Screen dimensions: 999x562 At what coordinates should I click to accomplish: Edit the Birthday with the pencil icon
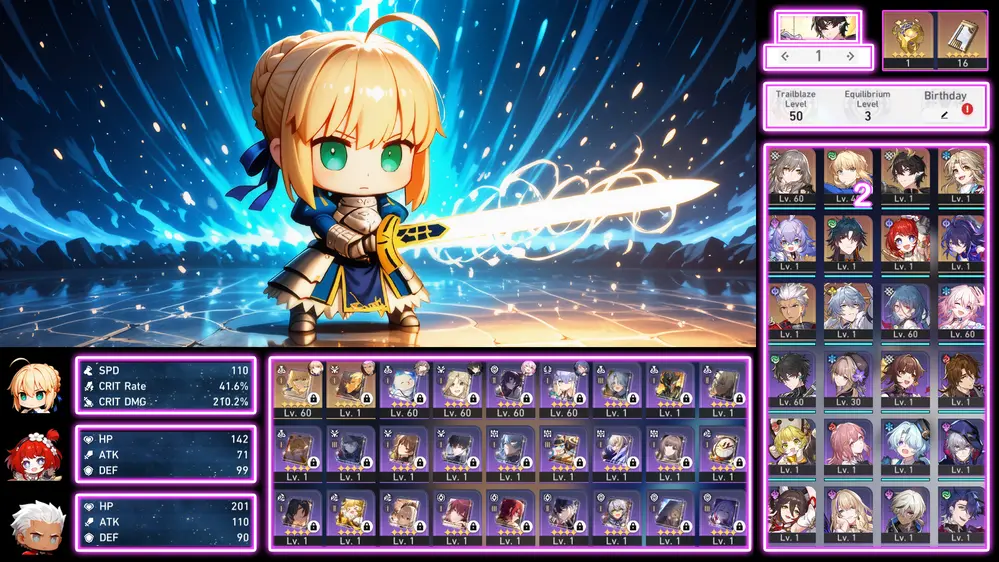(x=945, y=115)
